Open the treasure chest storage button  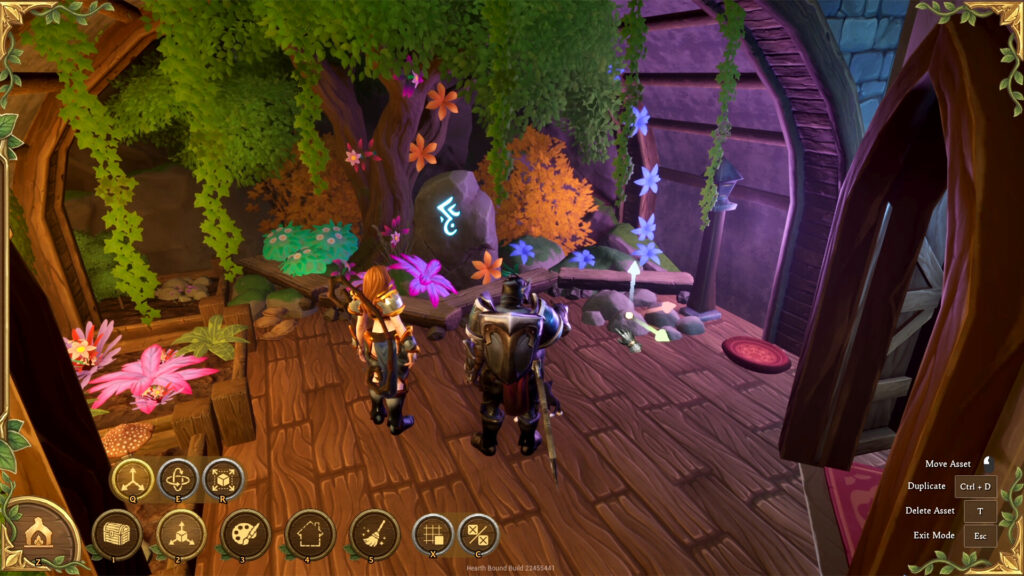coord(116,534)
